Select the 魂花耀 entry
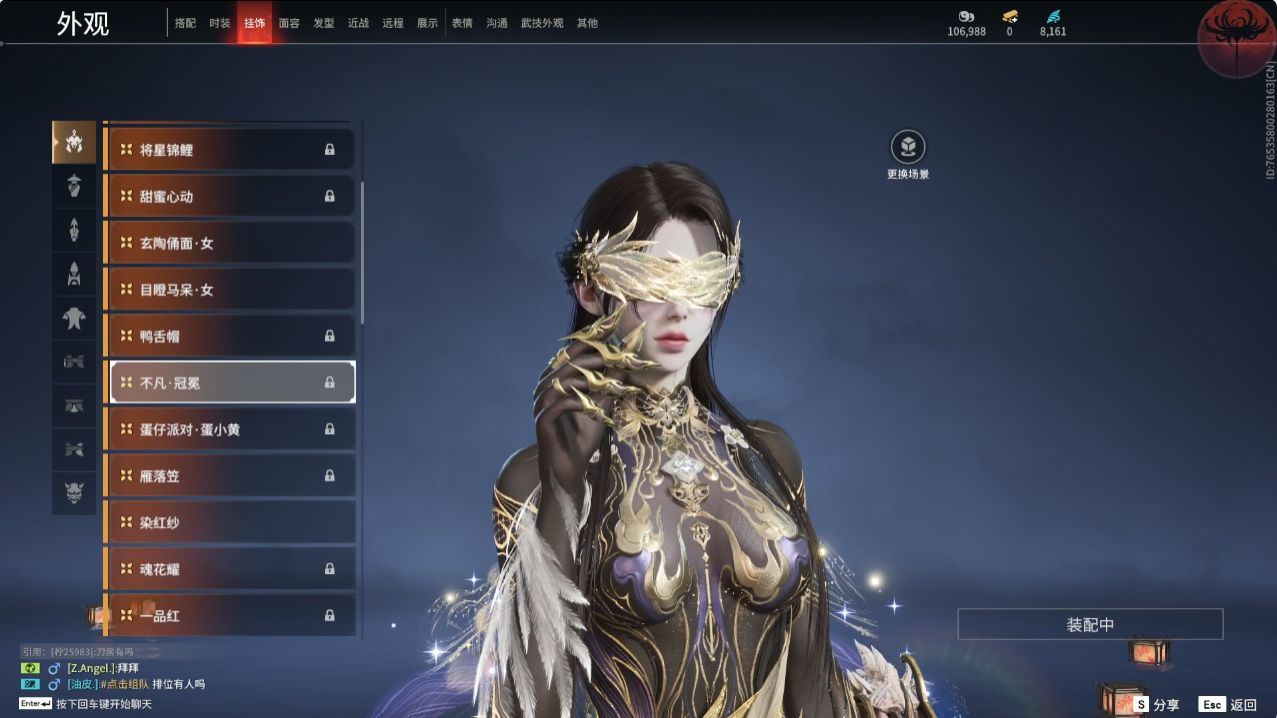Viewport: 1277px width, 718px height. pos(229,569)
